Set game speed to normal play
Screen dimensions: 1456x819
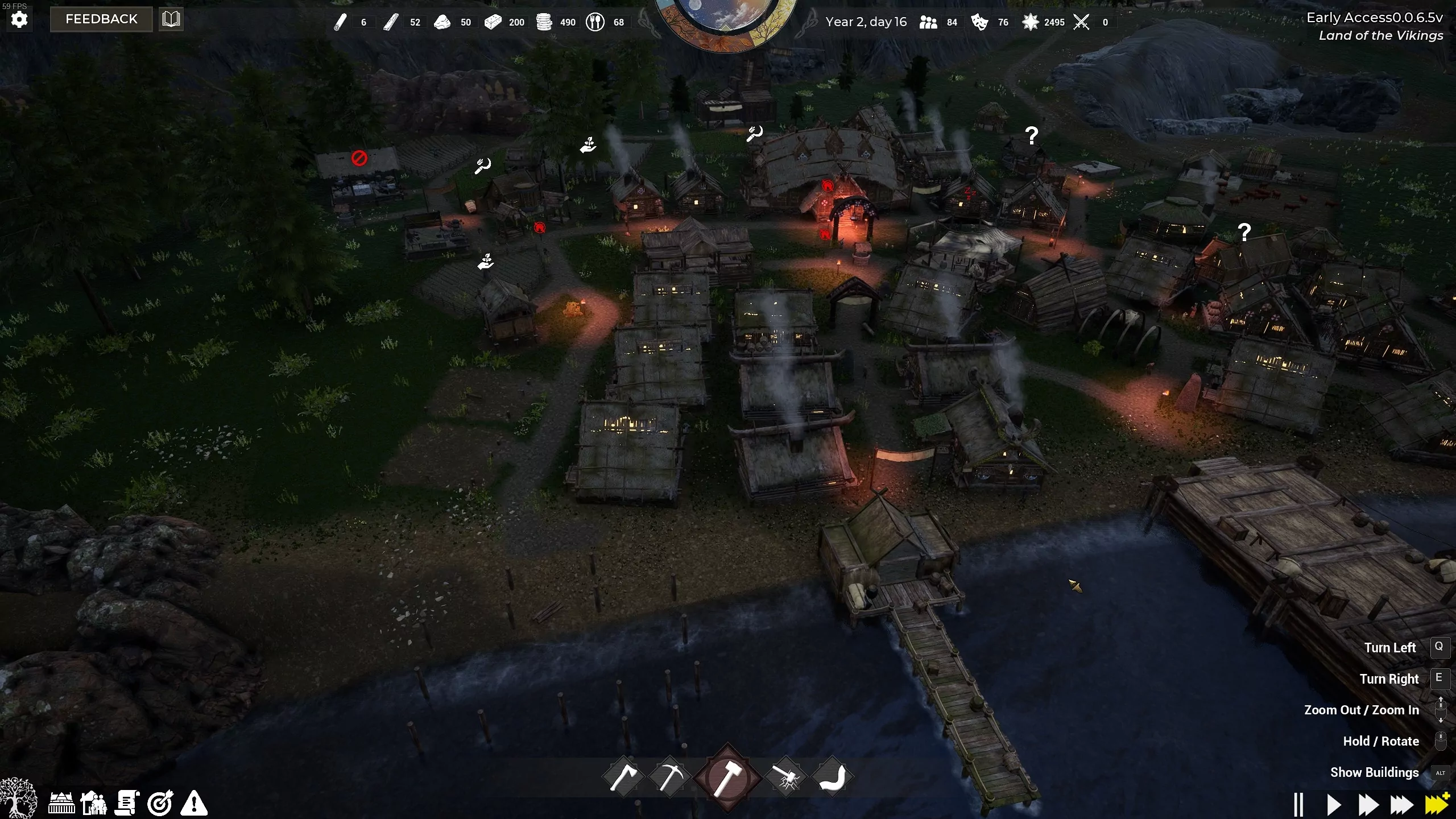pos(1333,804)
